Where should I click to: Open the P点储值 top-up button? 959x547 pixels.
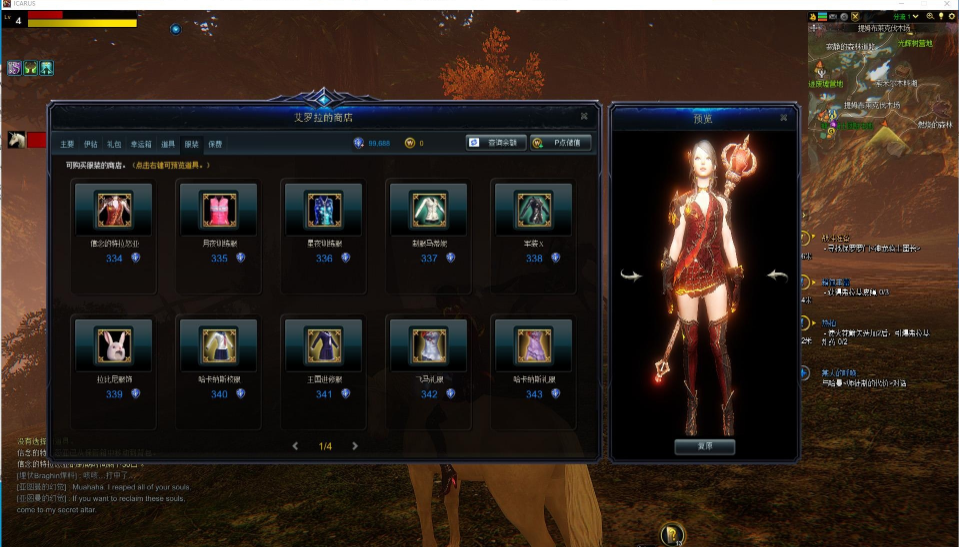point(560,143)
